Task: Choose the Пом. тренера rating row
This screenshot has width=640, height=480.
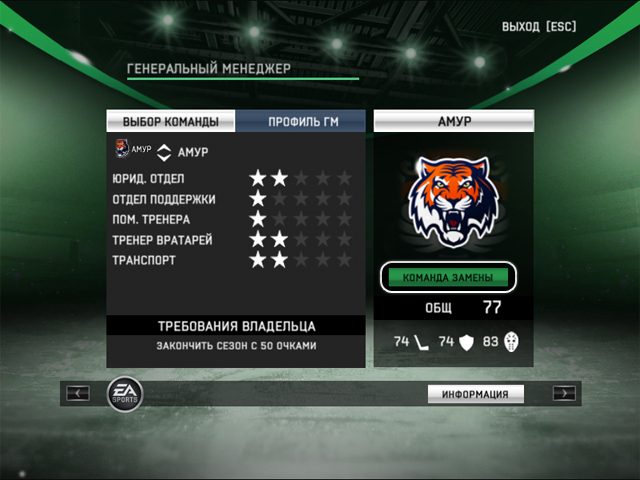Action: pyautogui.click(x=232, y=219)
